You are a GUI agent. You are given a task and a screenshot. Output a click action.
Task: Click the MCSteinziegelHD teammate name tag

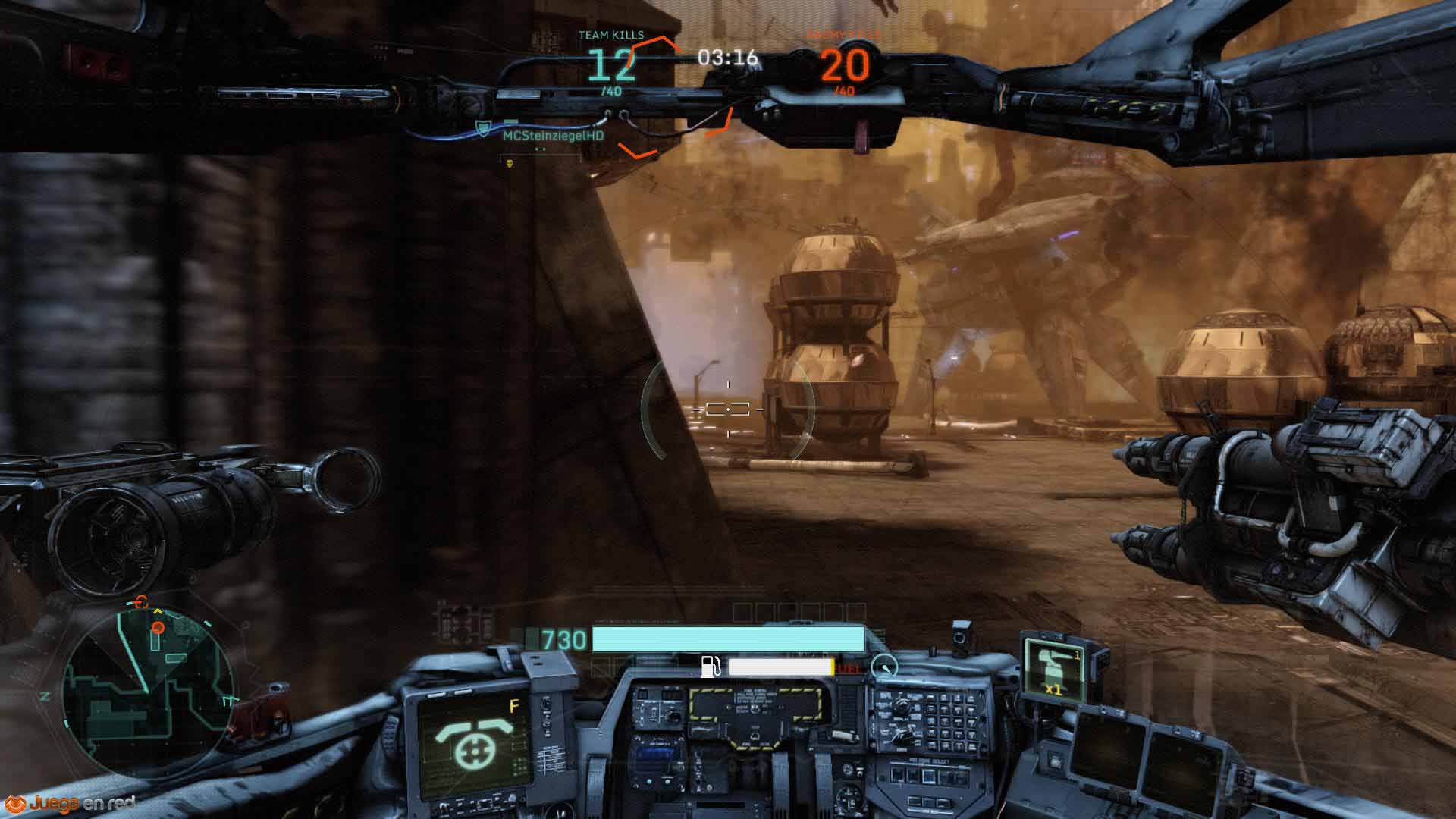(553, 135)
